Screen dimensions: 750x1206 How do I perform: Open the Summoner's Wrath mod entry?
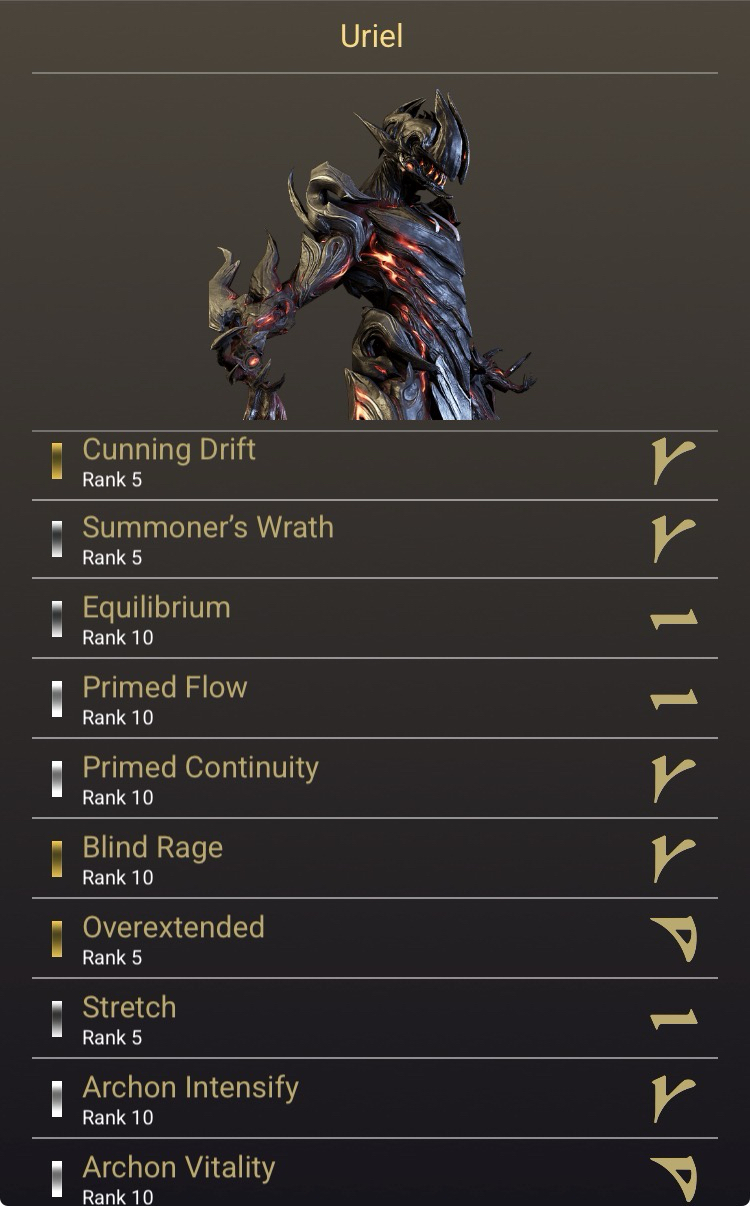pyautogui.click(x=374, y=540)
